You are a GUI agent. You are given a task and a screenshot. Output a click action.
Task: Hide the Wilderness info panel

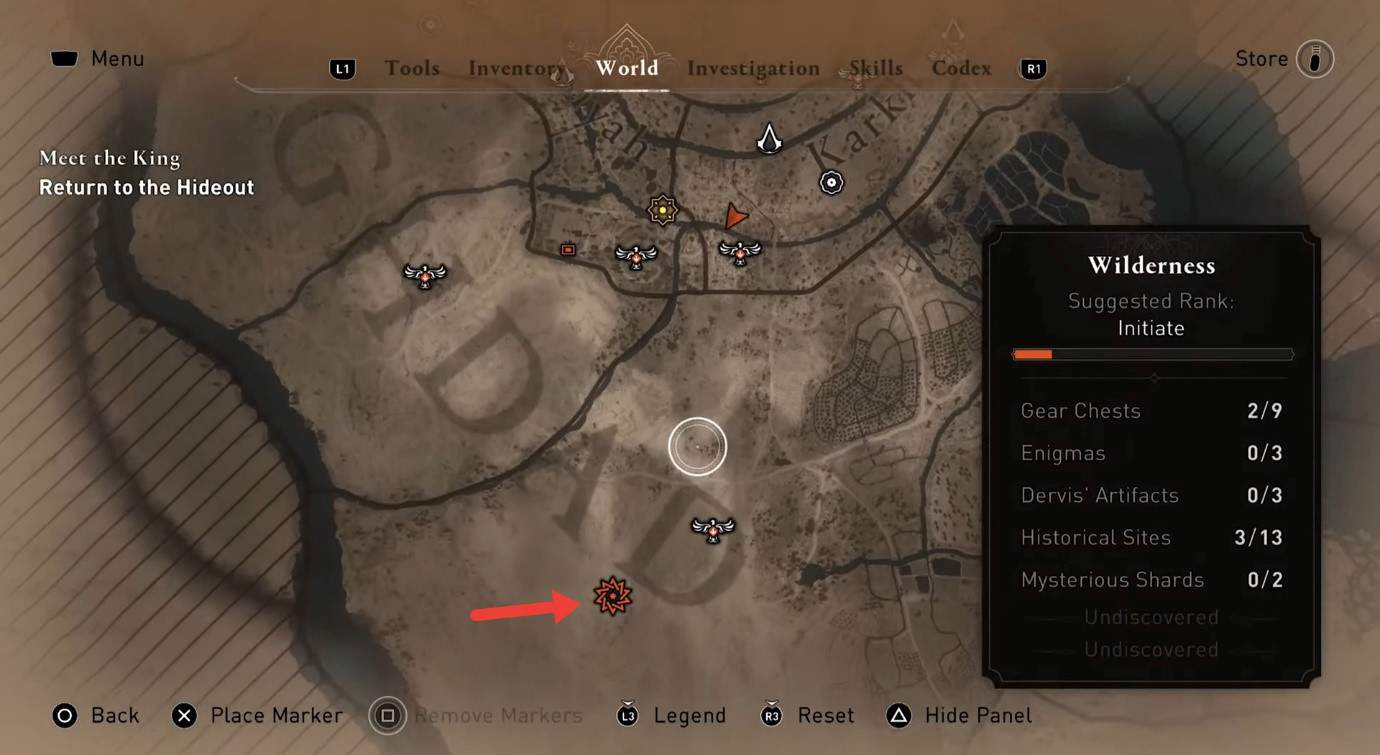tap(959, 716)
